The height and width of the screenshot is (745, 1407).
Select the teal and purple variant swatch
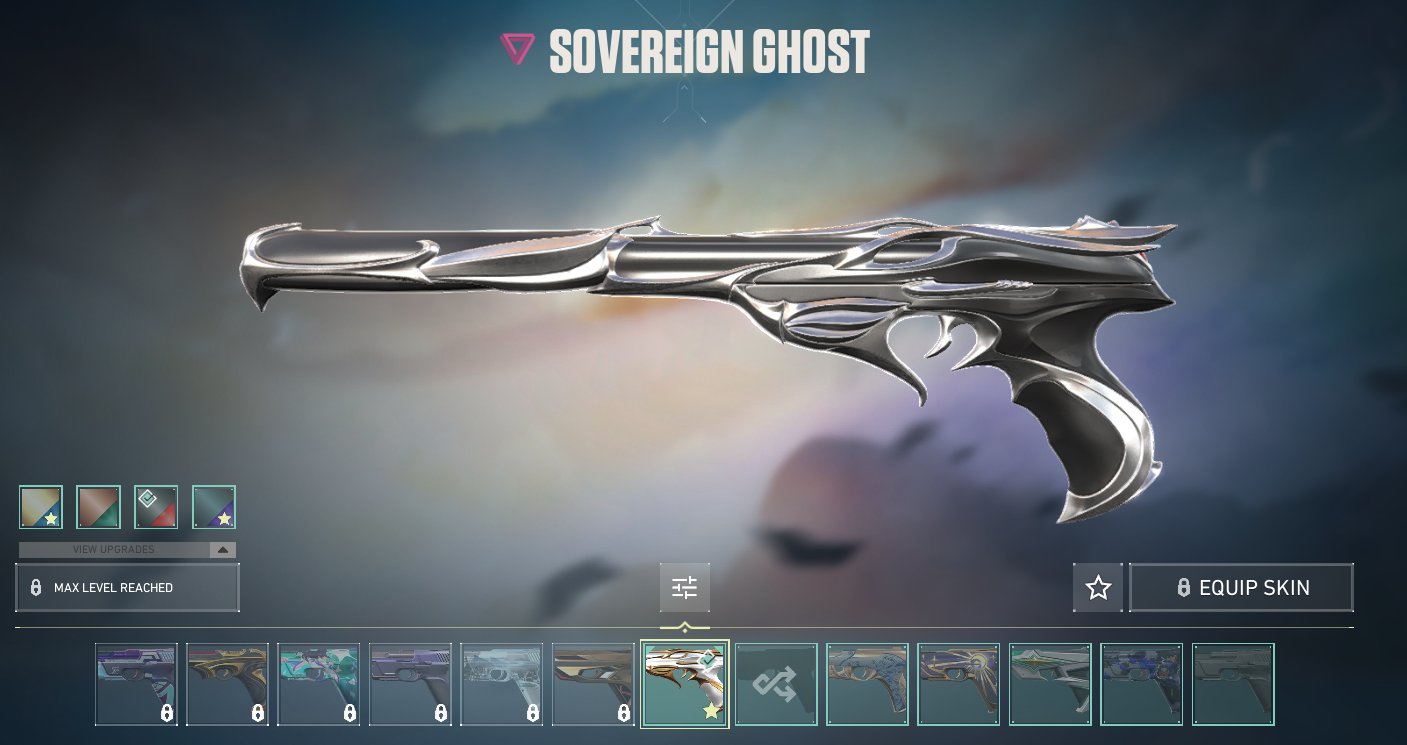(x=213, y=507)
